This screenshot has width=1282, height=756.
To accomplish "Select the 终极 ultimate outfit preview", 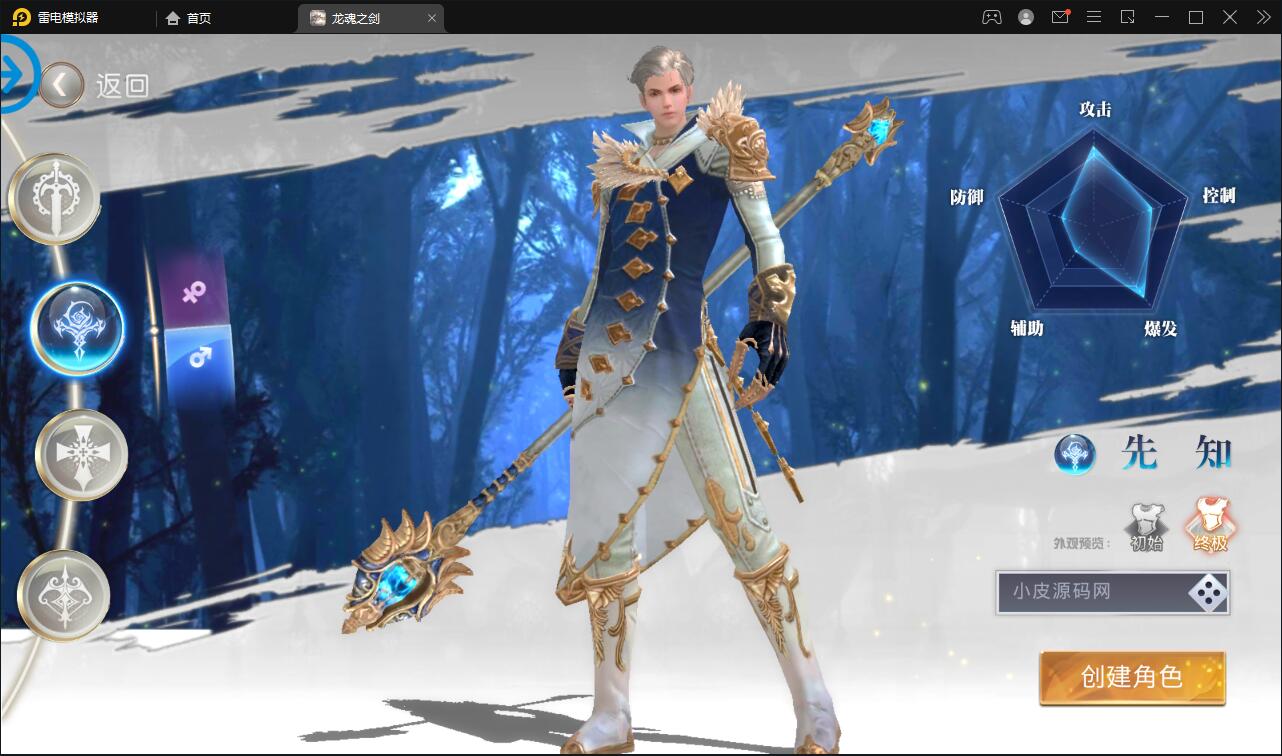I will click(1210, 523).
